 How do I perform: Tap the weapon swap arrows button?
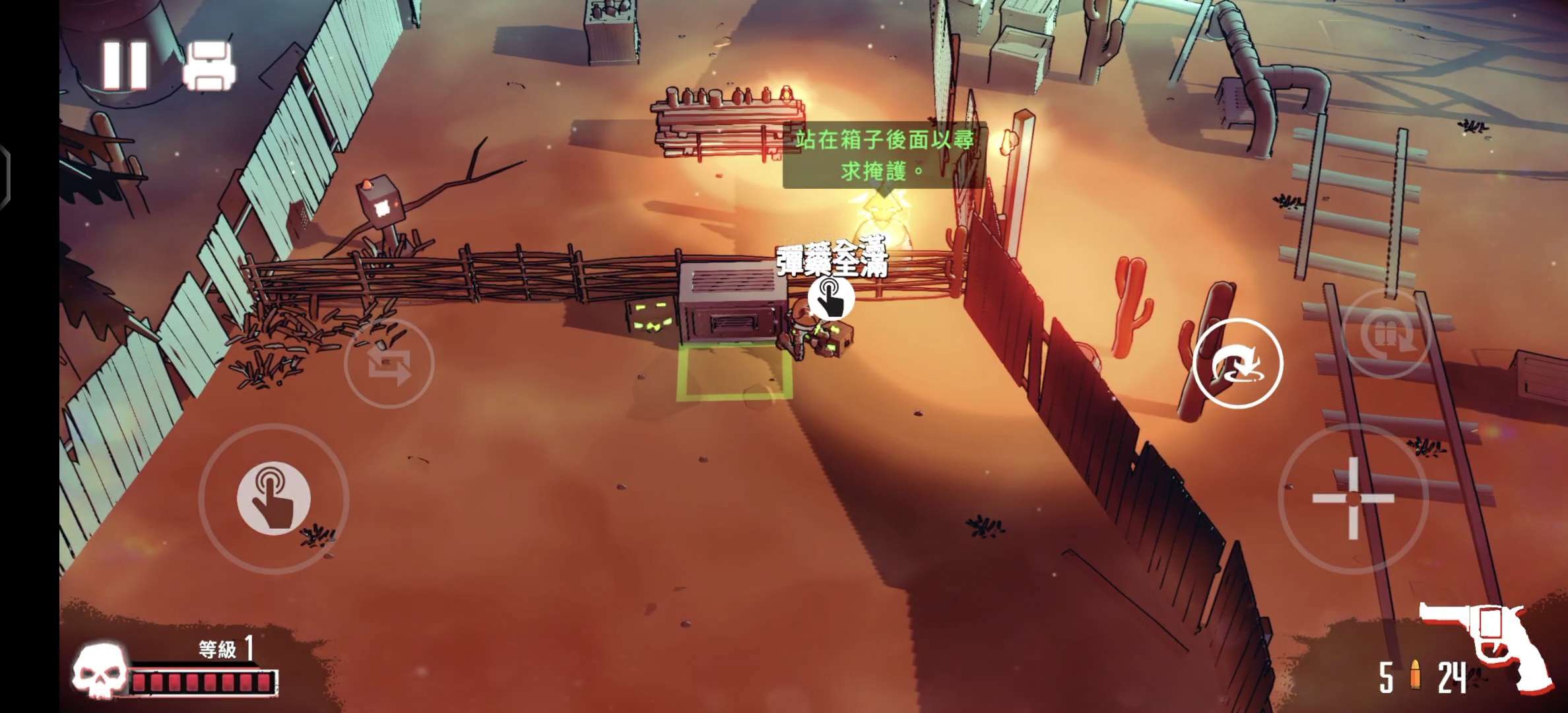point(389,363)
